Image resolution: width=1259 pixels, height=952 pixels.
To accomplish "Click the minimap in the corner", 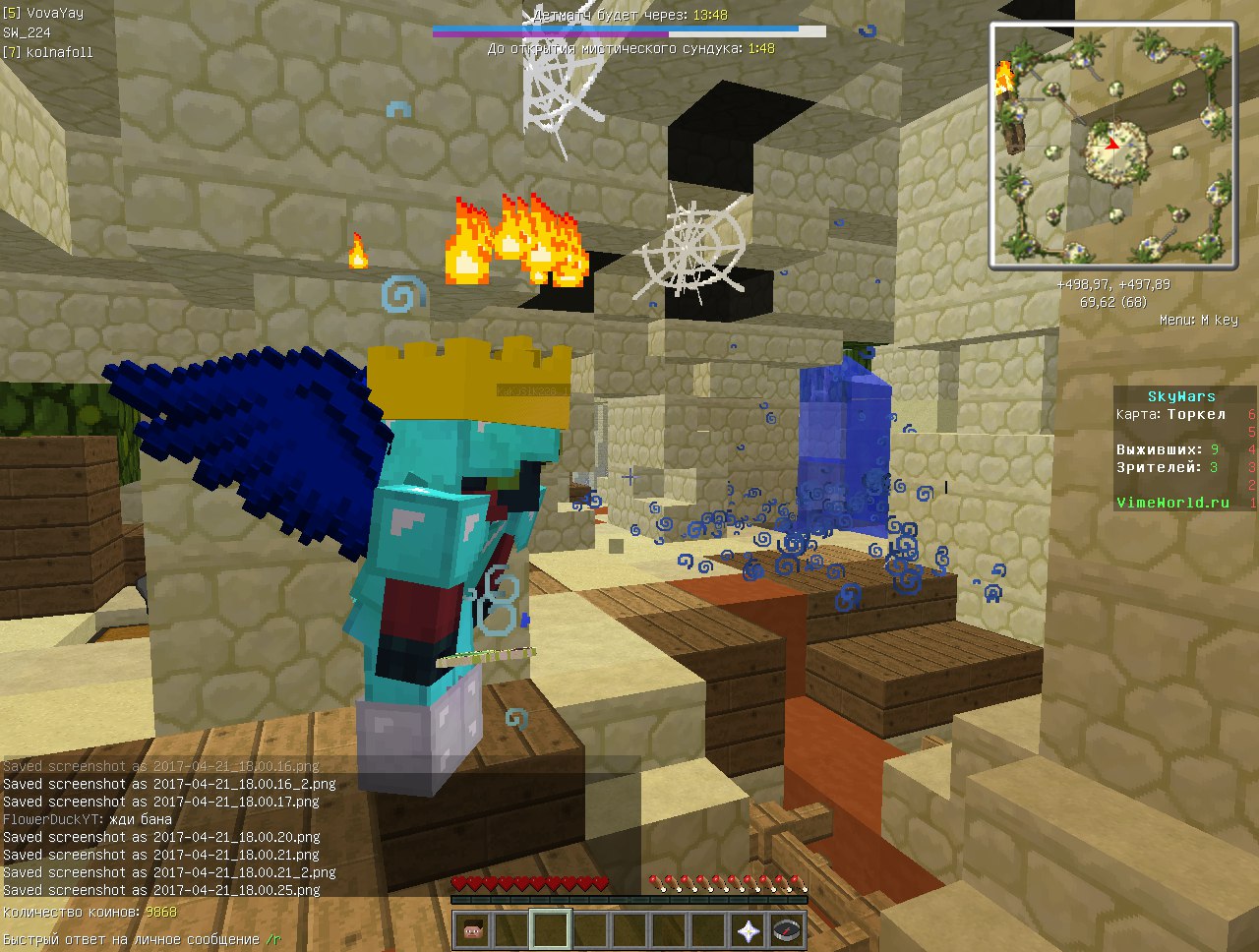I will point(1112,146).
